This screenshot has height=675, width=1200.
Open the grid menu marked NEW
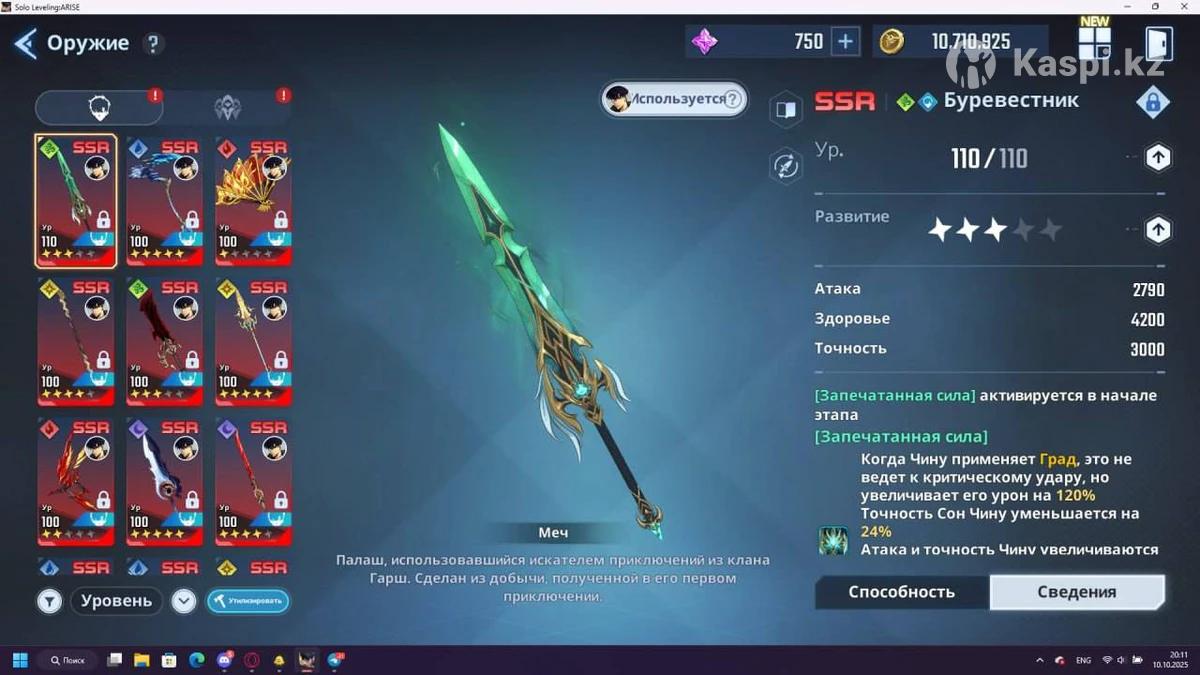(1094, 43)
